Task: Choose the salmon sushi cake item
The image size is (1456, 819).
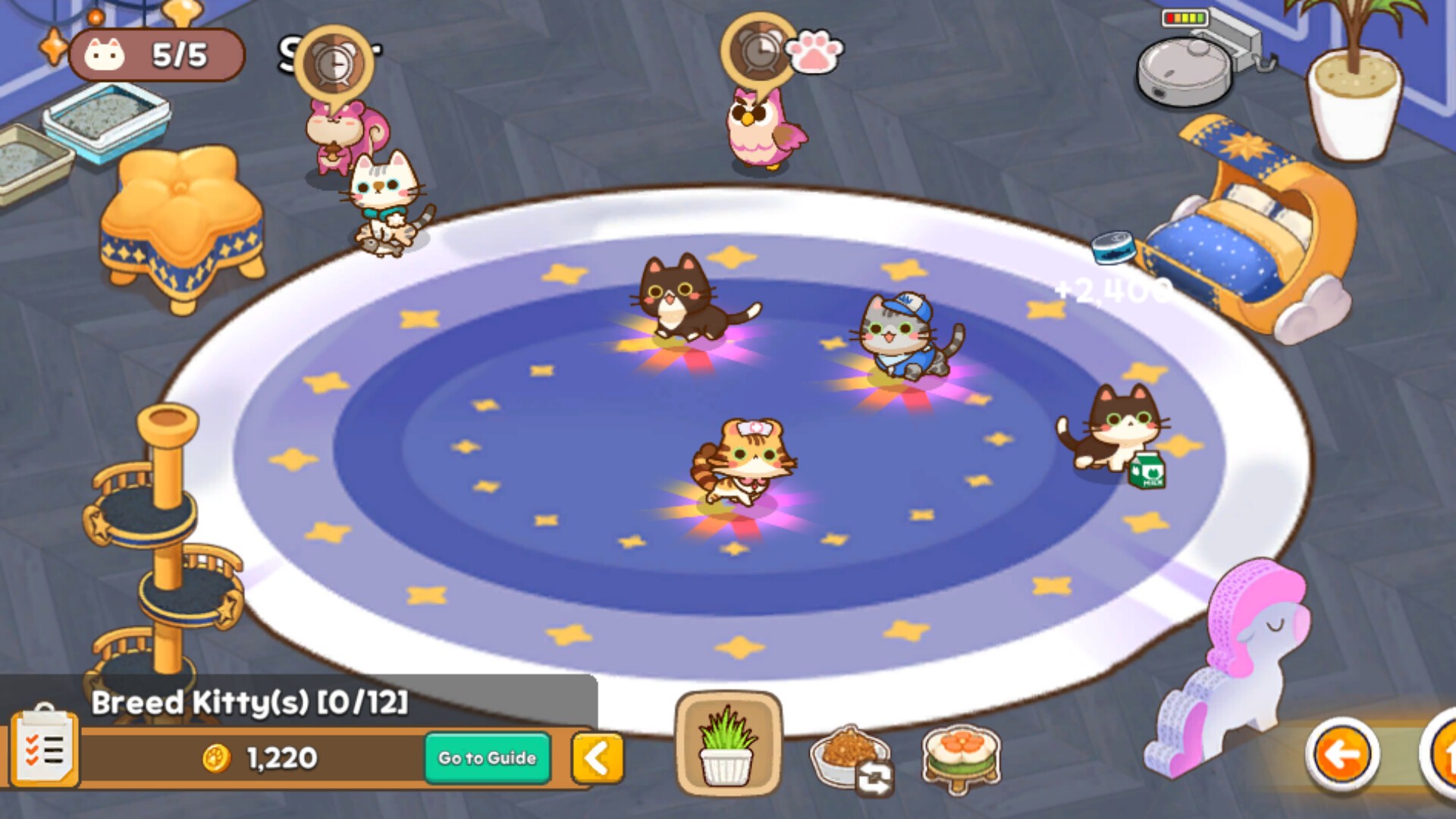Action: (x=962, y=756)
